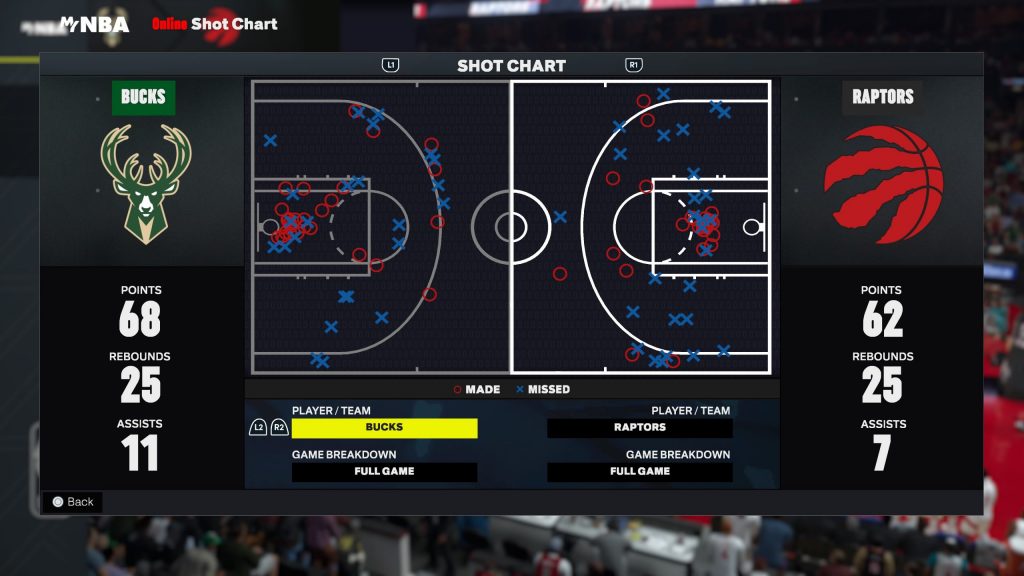Open the RAPTORS player/team selector
This screenshot has width=1024, height=576.
(x=640, y=428)
